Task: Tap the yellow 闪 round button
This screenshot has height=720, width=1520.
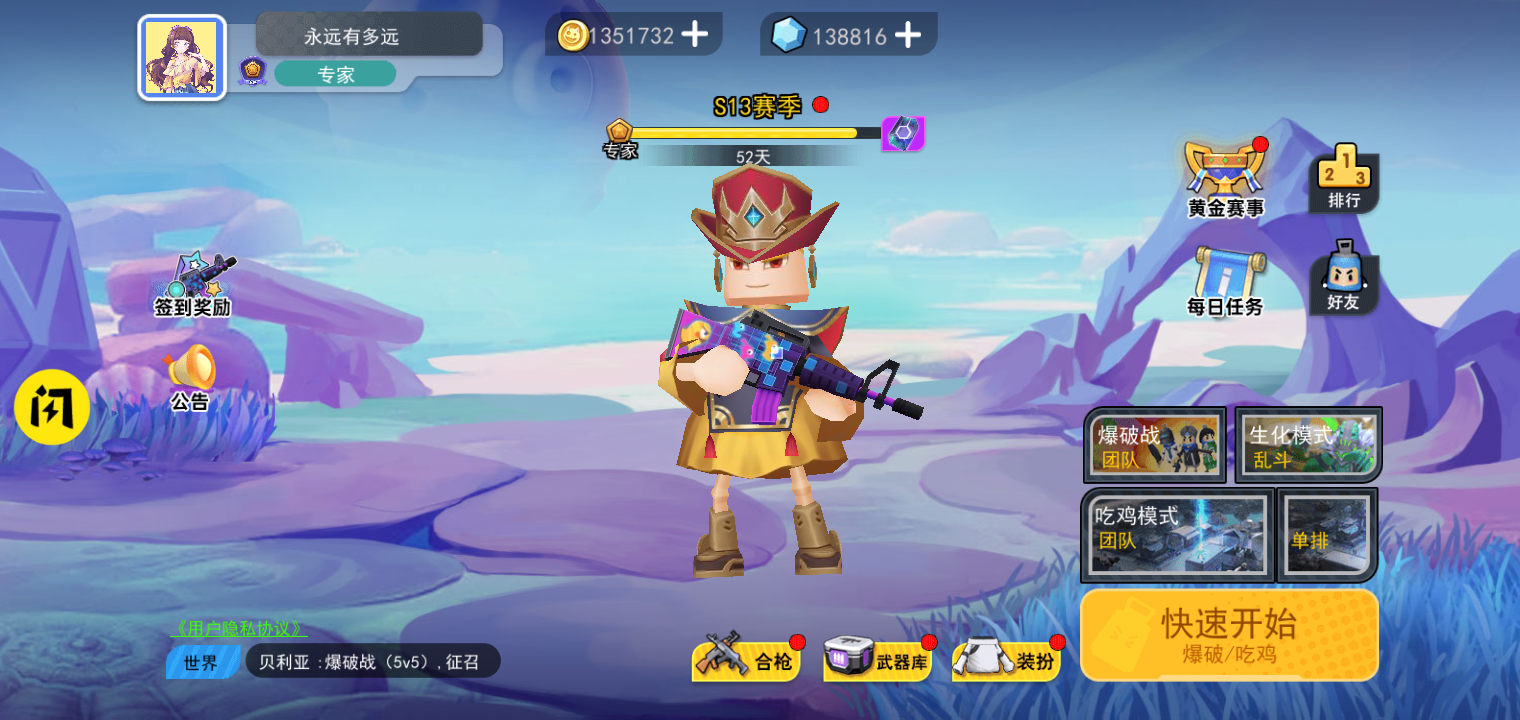Action: 52,408
